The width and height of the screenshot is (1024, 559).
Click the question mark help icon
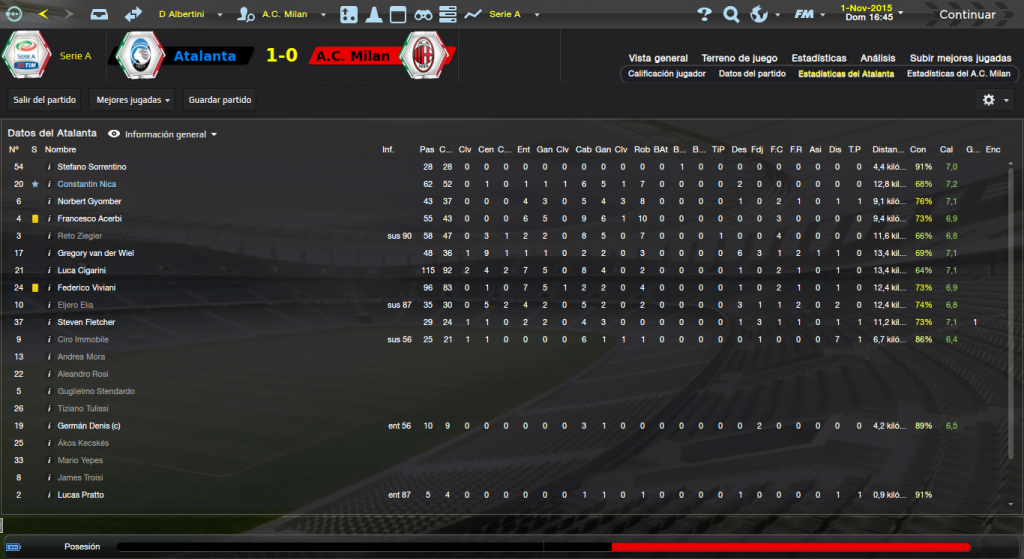pos(704,15)
